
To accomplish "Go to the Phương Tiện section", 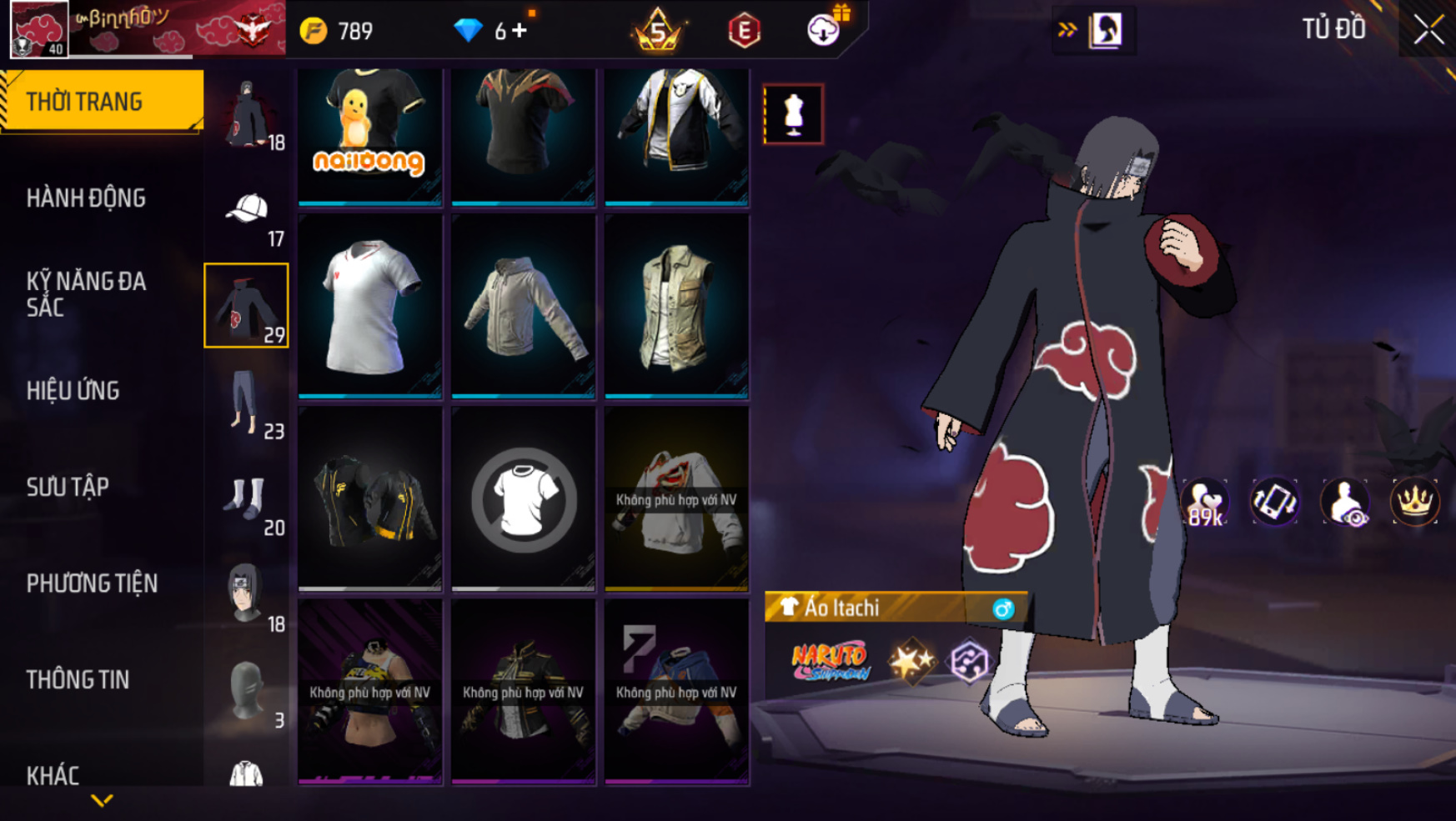I will coord(92,583).
